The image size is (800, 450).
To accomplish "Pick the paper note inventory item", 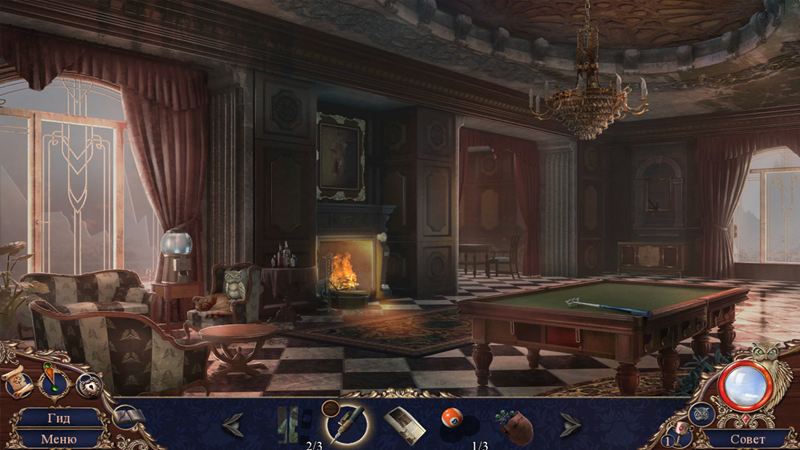I will [x=404, y=424].
